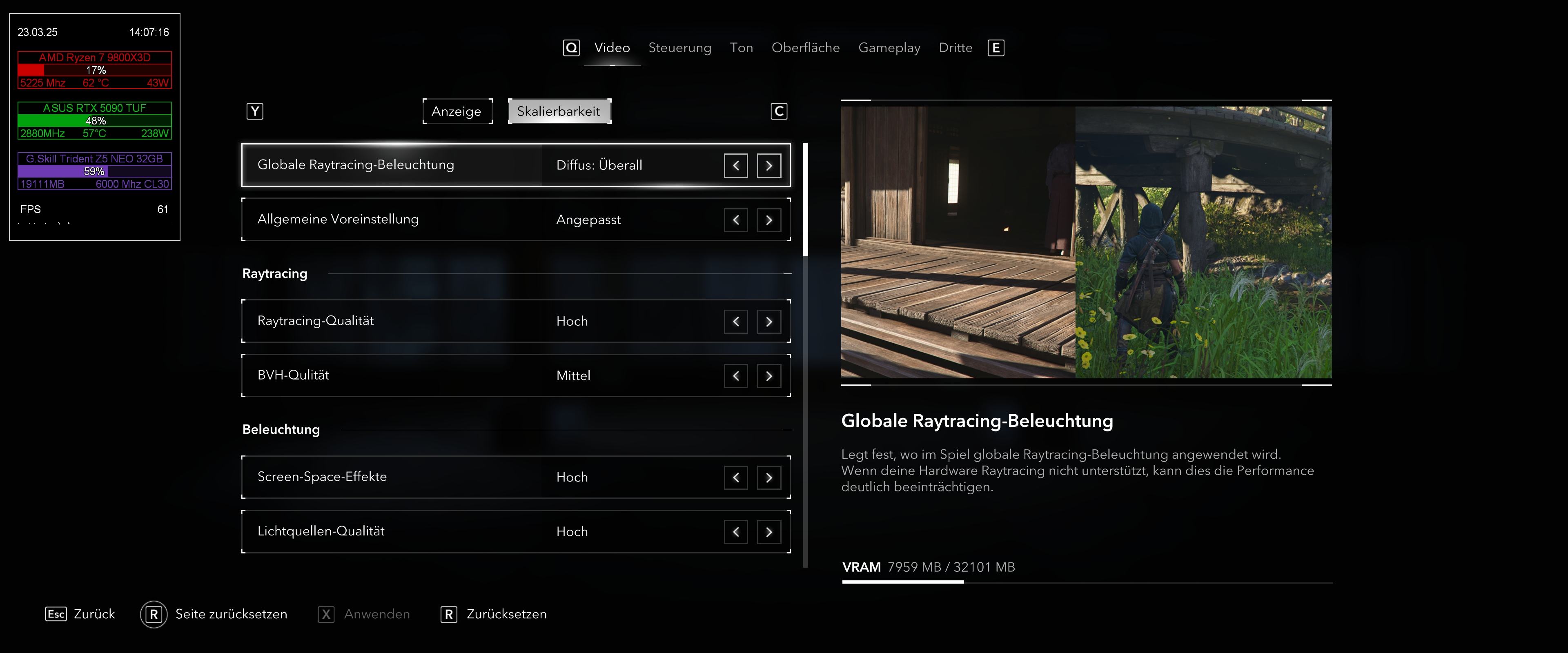Open the Ton settings tab
The image size is (1568, 653).
point(741,48)
